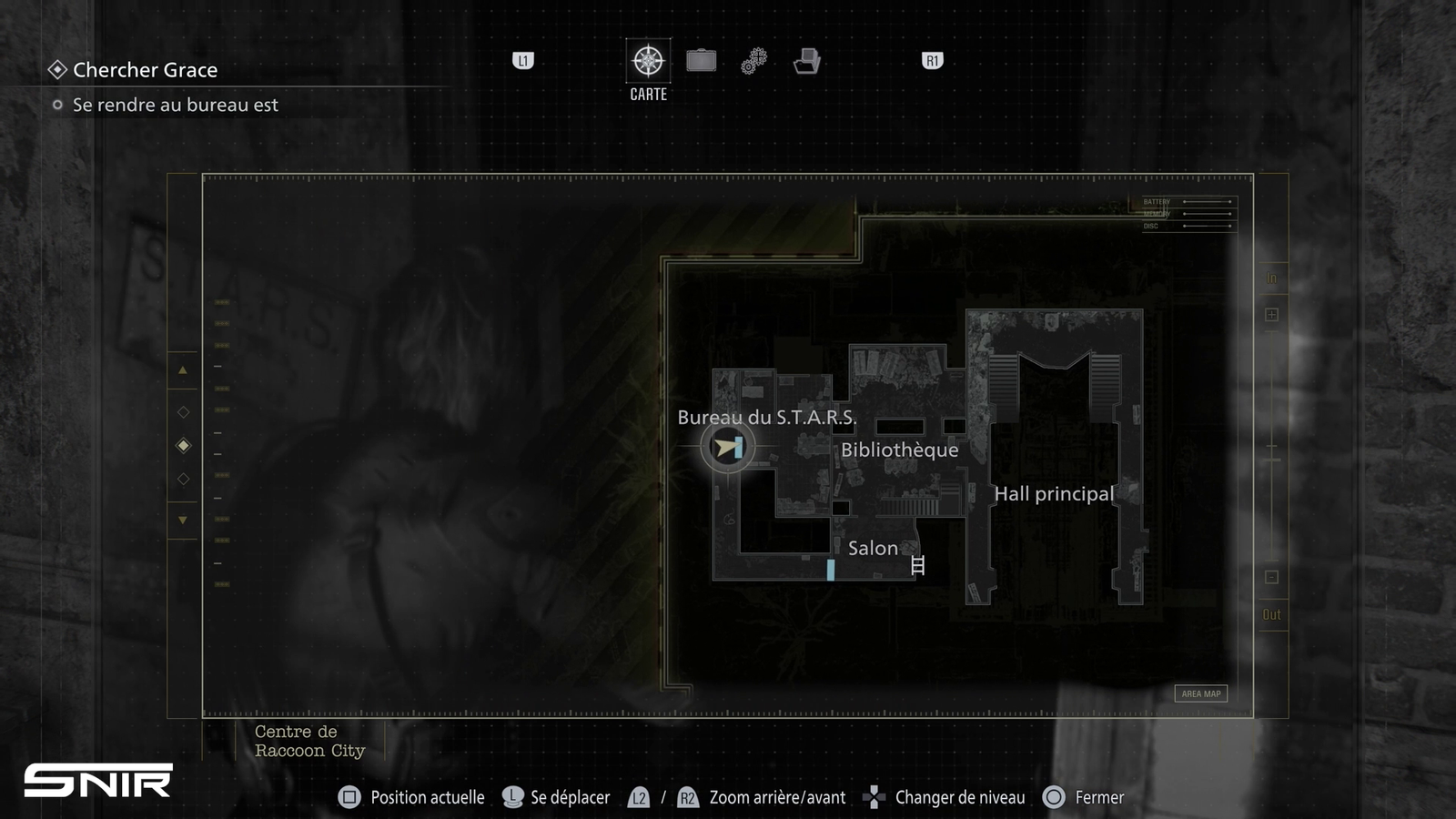Select the Salon room on the map
Viewport: 1456px width, 819px height.
point(873,548)
